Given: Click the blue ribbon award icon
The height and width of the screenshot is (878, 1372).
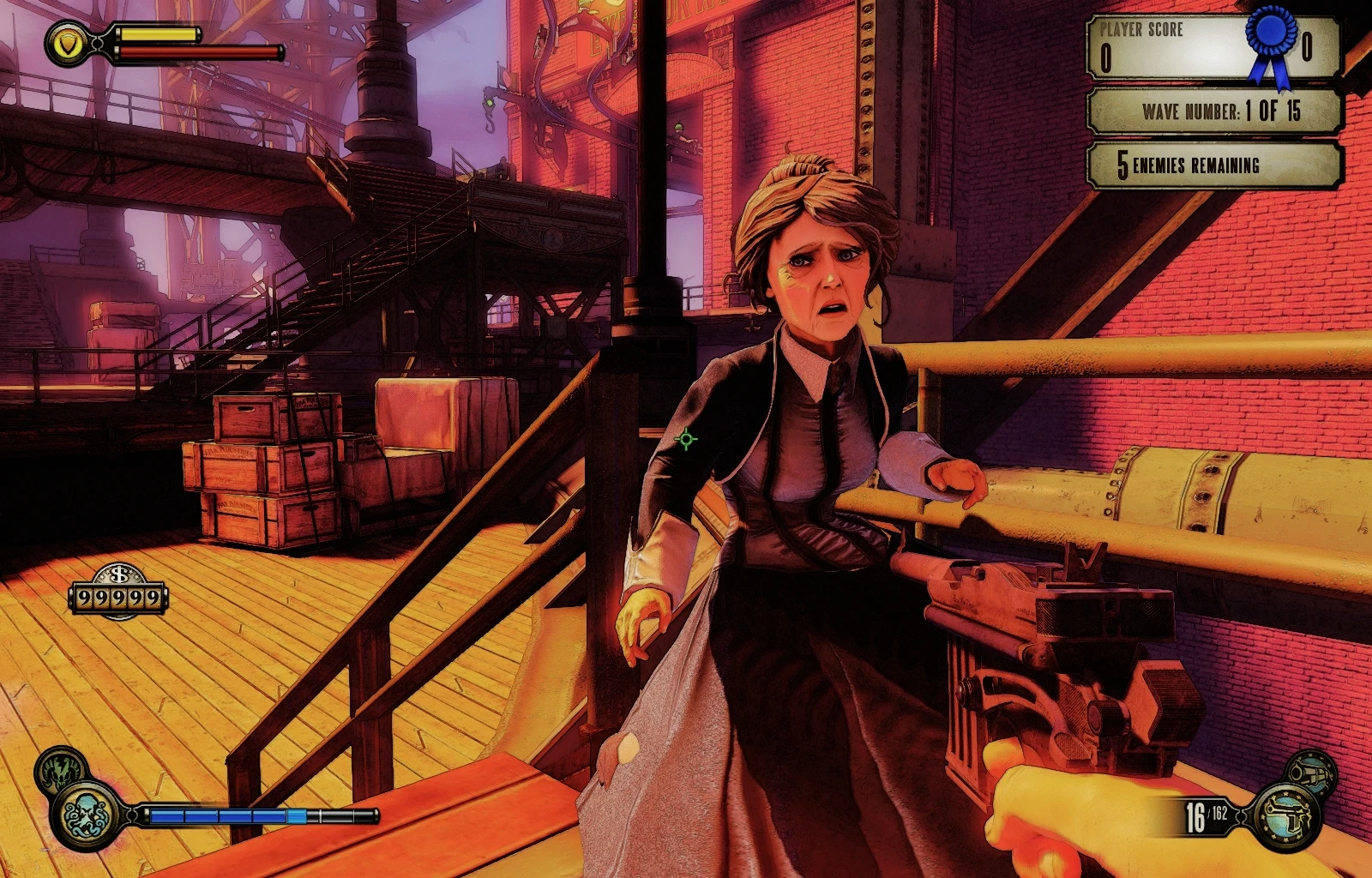Looking at the screenshot, I should pyautogui.click(x=1270, y=43).
